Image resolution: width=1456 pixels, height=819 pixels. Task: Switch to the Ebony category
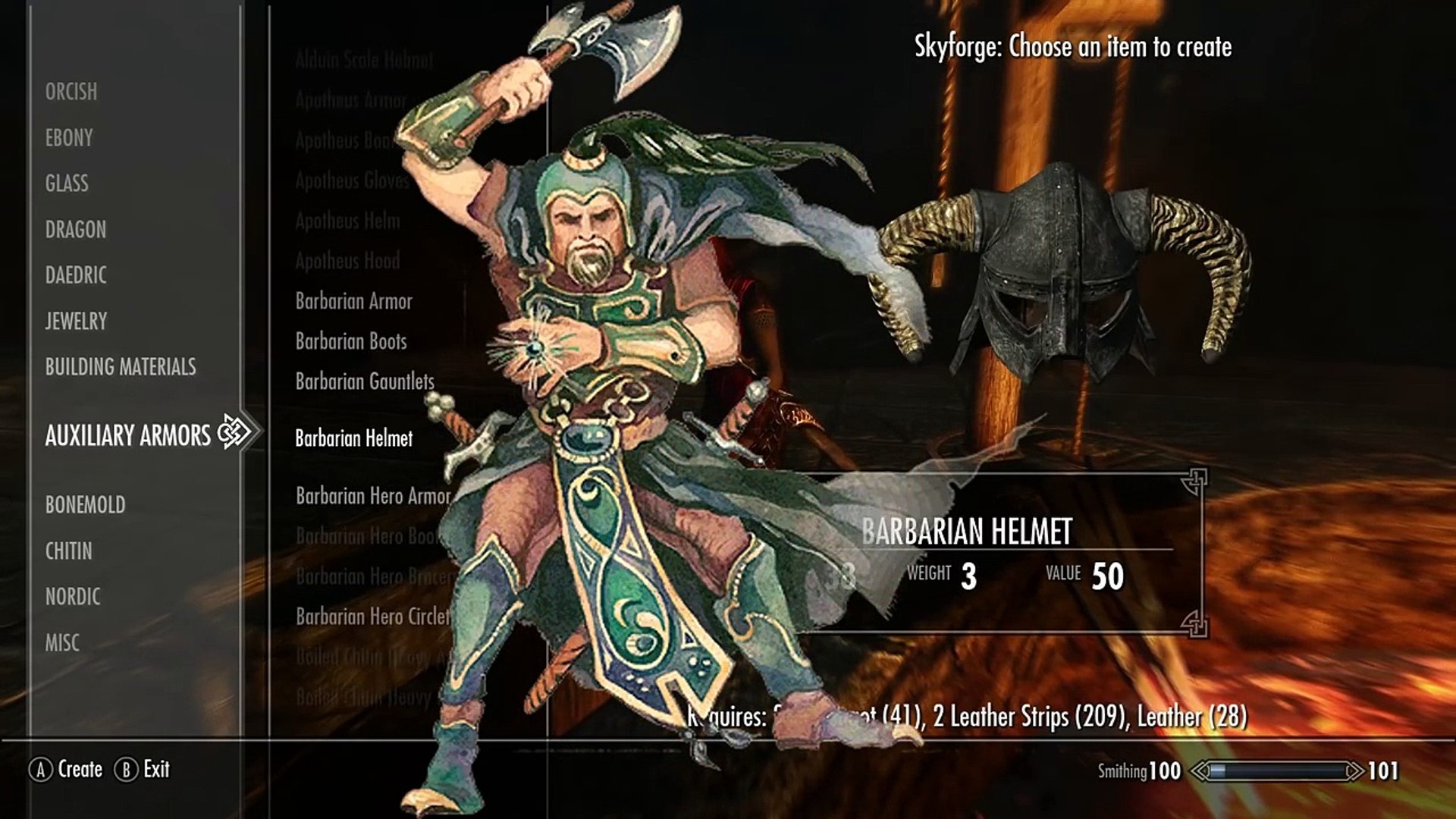(x=69, y=138)
